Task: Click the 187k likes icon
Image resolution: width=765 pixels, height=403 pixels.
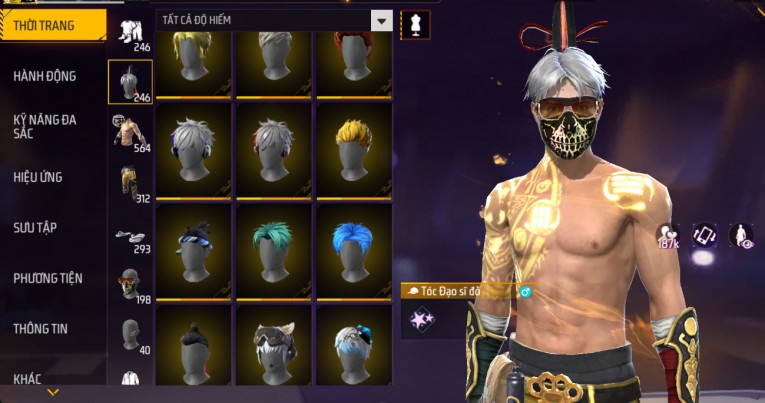Action: coord(668,236)
